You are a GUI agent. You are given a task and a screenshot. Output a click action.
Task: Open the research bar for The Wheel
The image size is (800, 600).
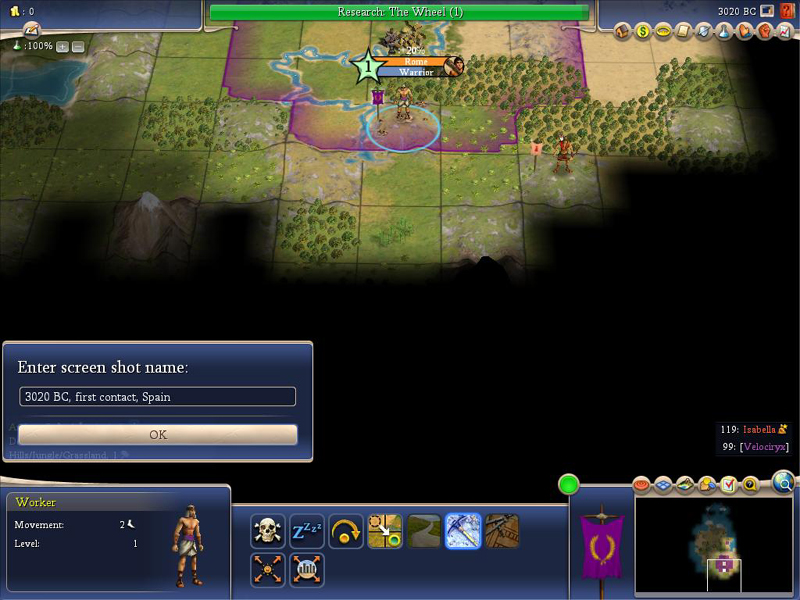(399, 12)
